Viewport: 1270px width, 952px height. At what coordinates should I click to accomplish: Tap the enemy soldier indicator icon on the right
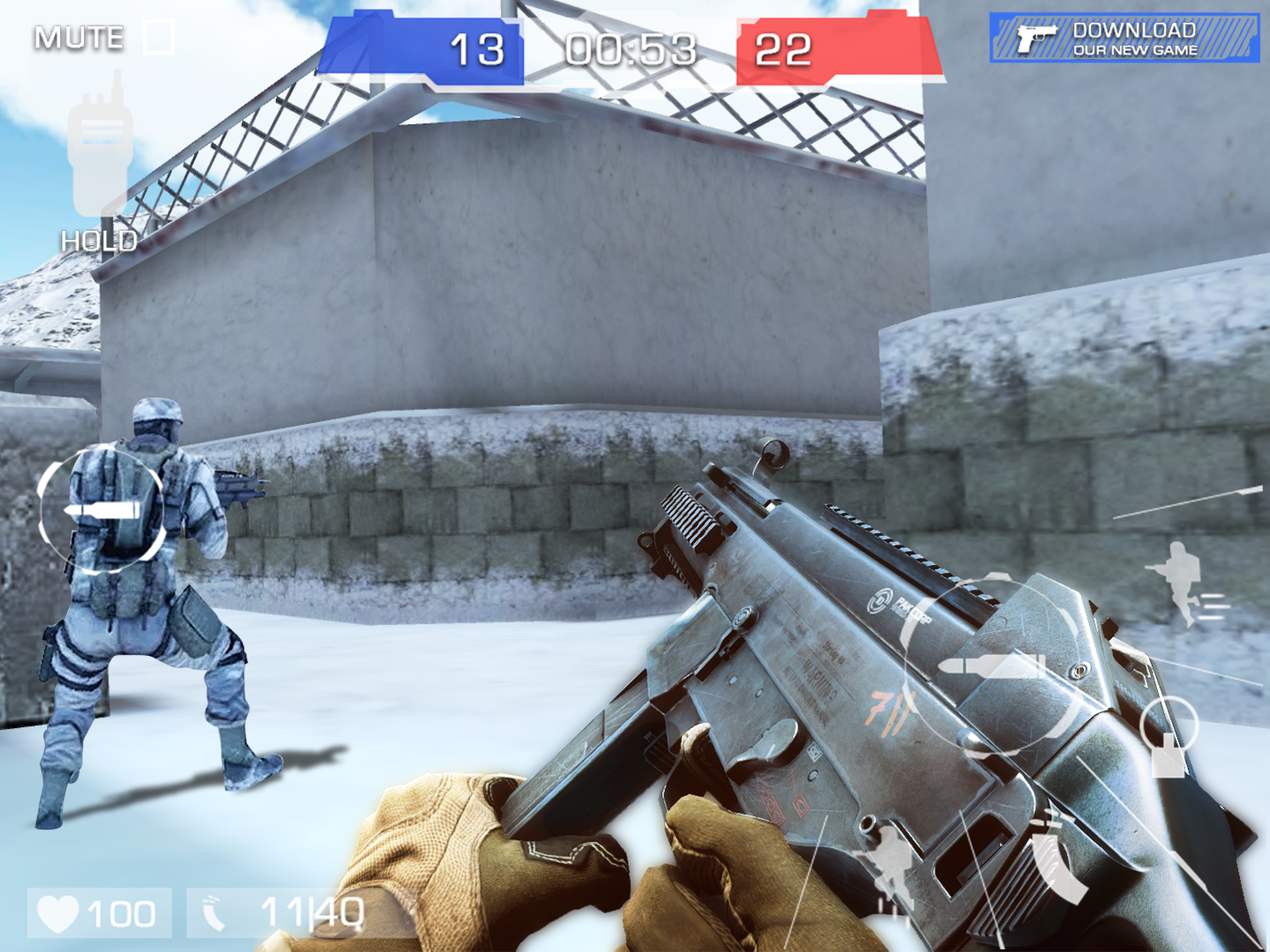point(1177,582)
